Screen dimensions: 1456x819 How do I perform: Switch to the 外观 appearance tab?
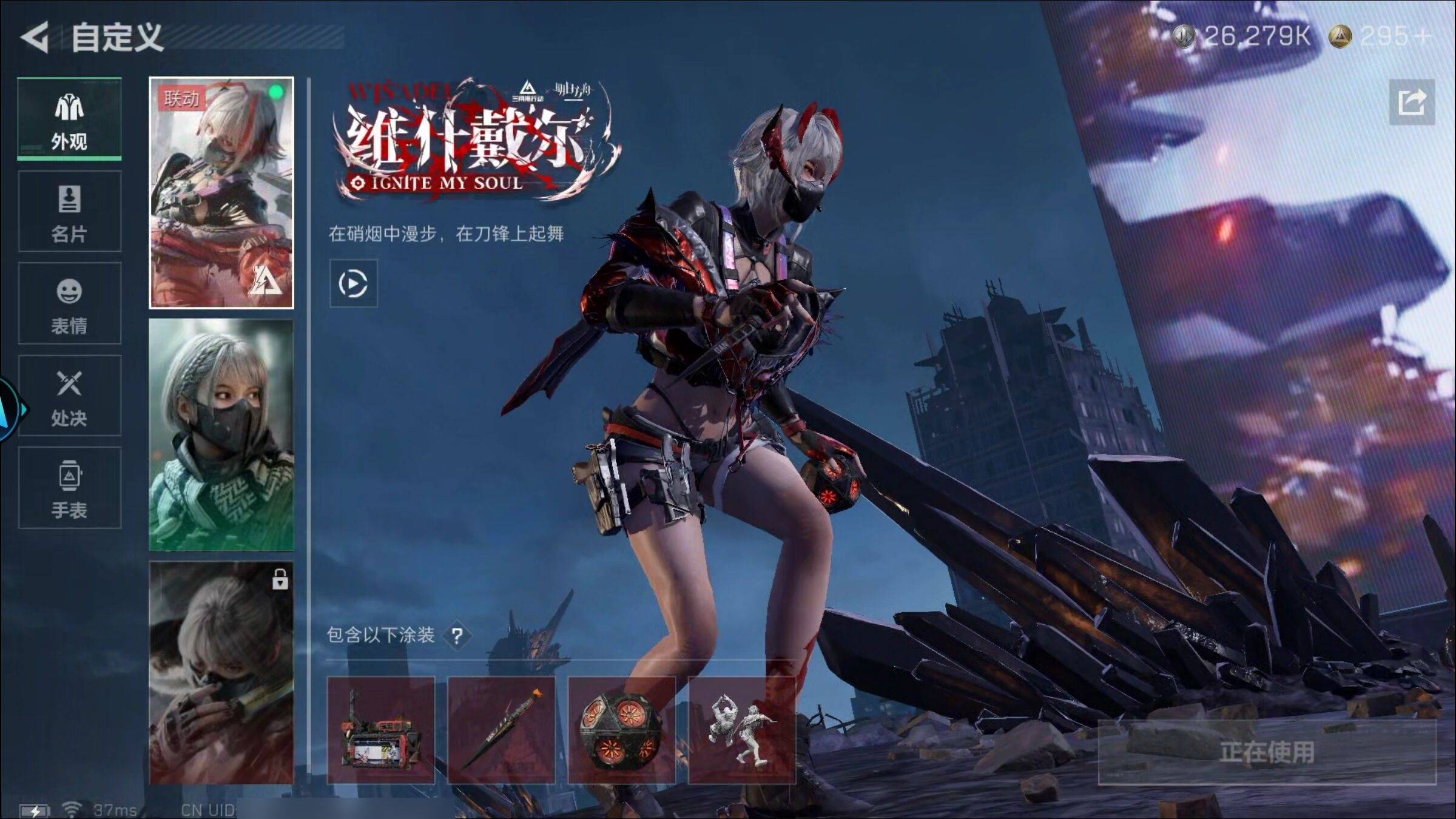69,119
